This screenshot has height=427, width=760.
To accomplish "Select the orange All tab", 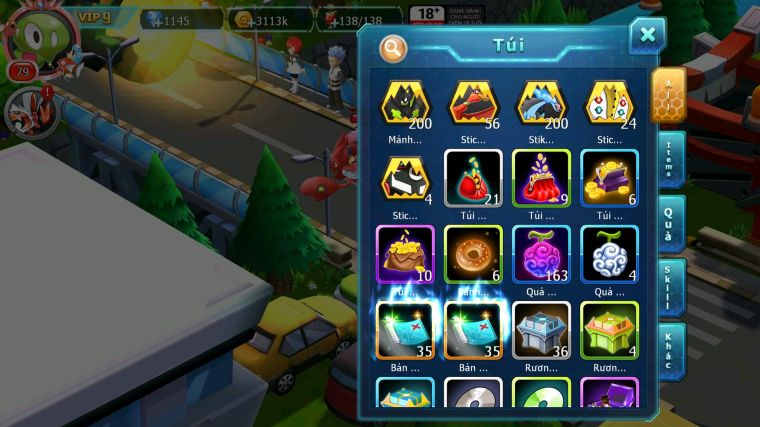I will pyautogui.click(x=668, y=94).
